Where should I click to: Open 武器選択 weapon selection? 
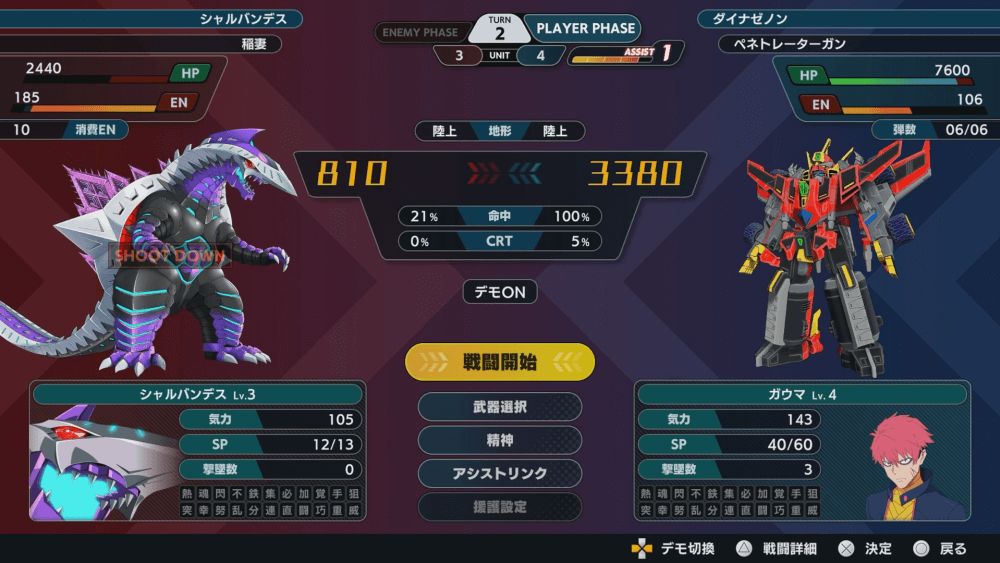pos(500,407)
